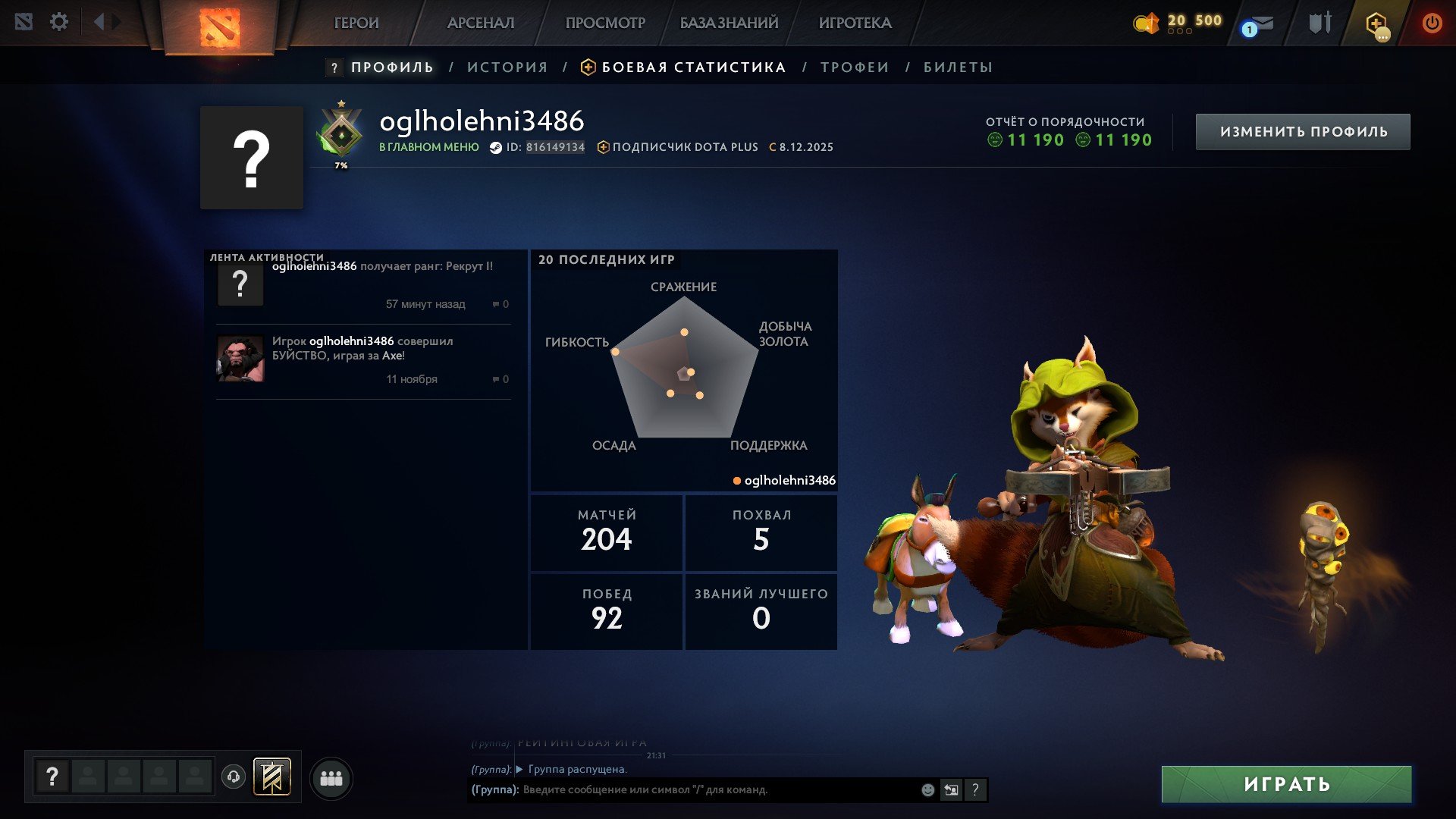1456x819 pixels.
Task: Select the БОЕВАЯ СТАТИСТИКА tab
Action: (692, 67)
